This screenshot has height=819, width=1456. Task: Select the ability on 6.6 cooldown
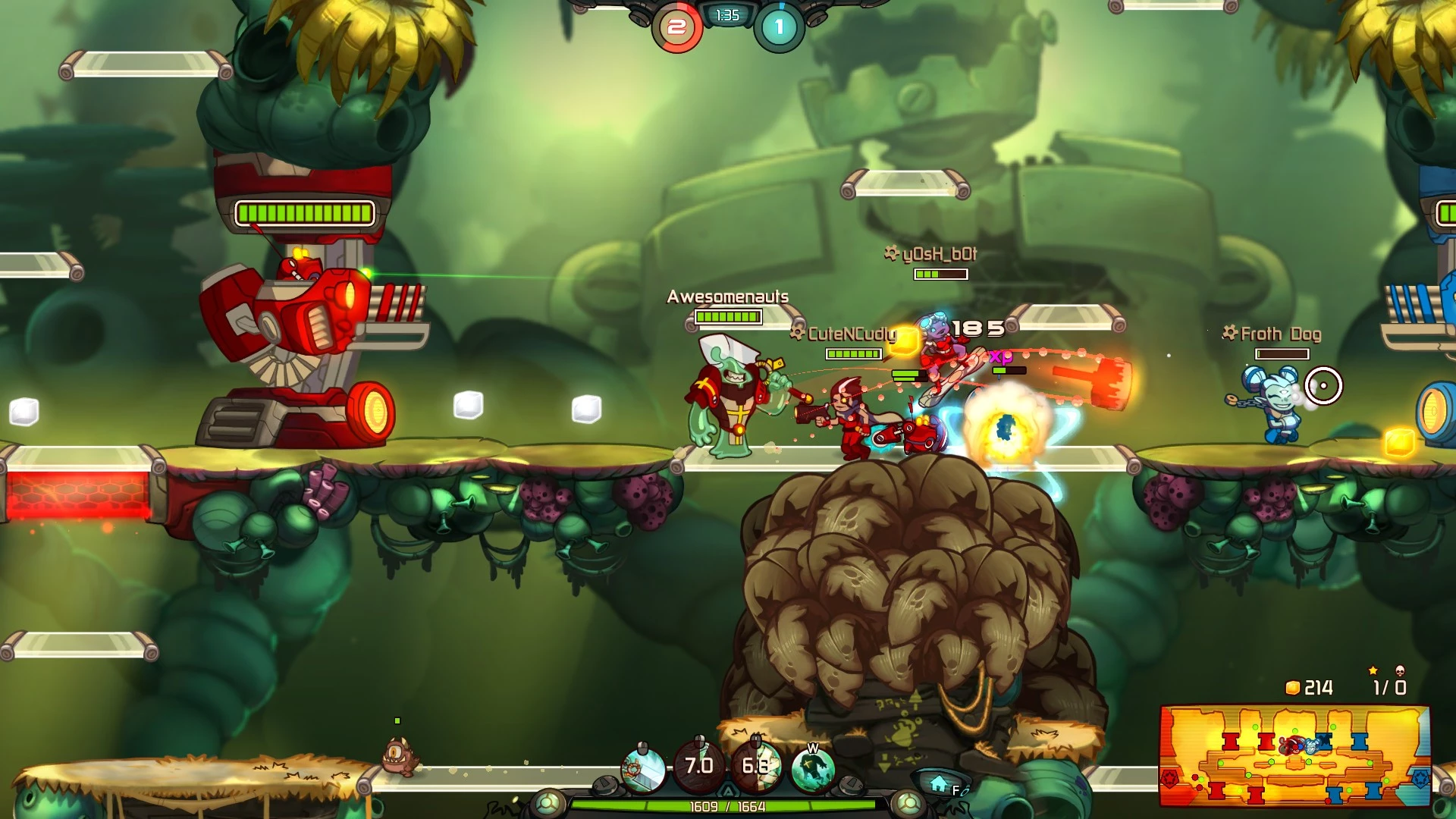click(x=755, y=766)
